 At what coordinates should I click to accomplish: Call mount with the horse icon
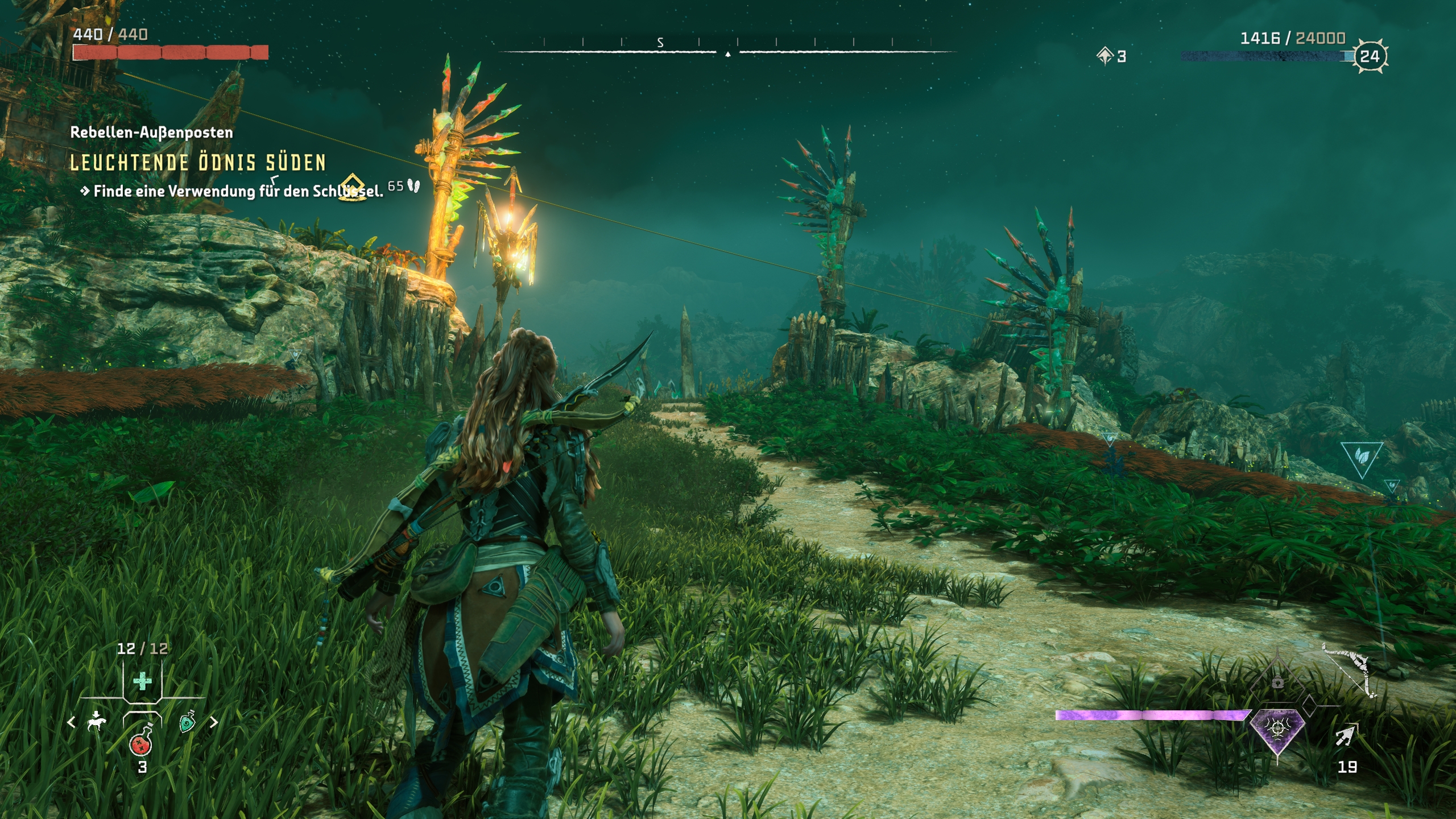point(97,722)
